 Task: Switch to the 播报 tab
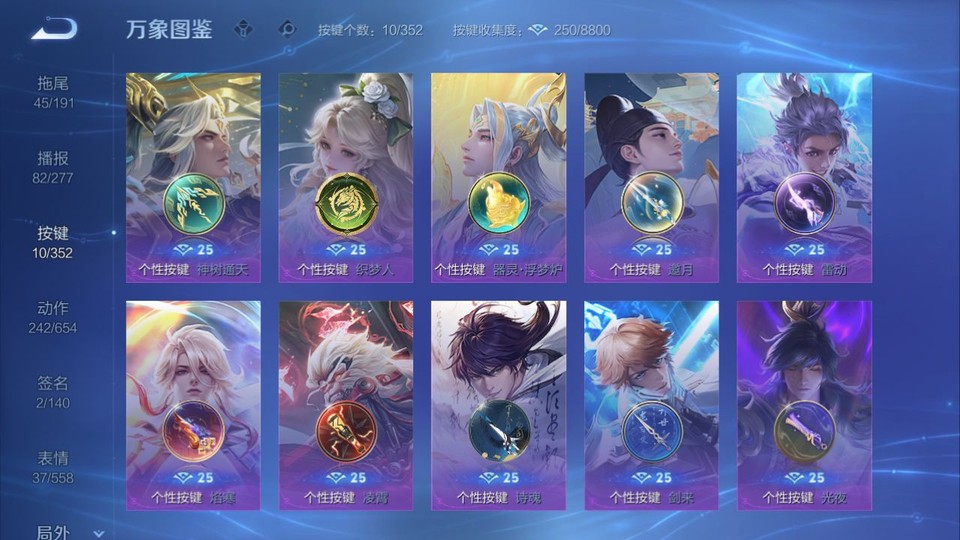54,167
